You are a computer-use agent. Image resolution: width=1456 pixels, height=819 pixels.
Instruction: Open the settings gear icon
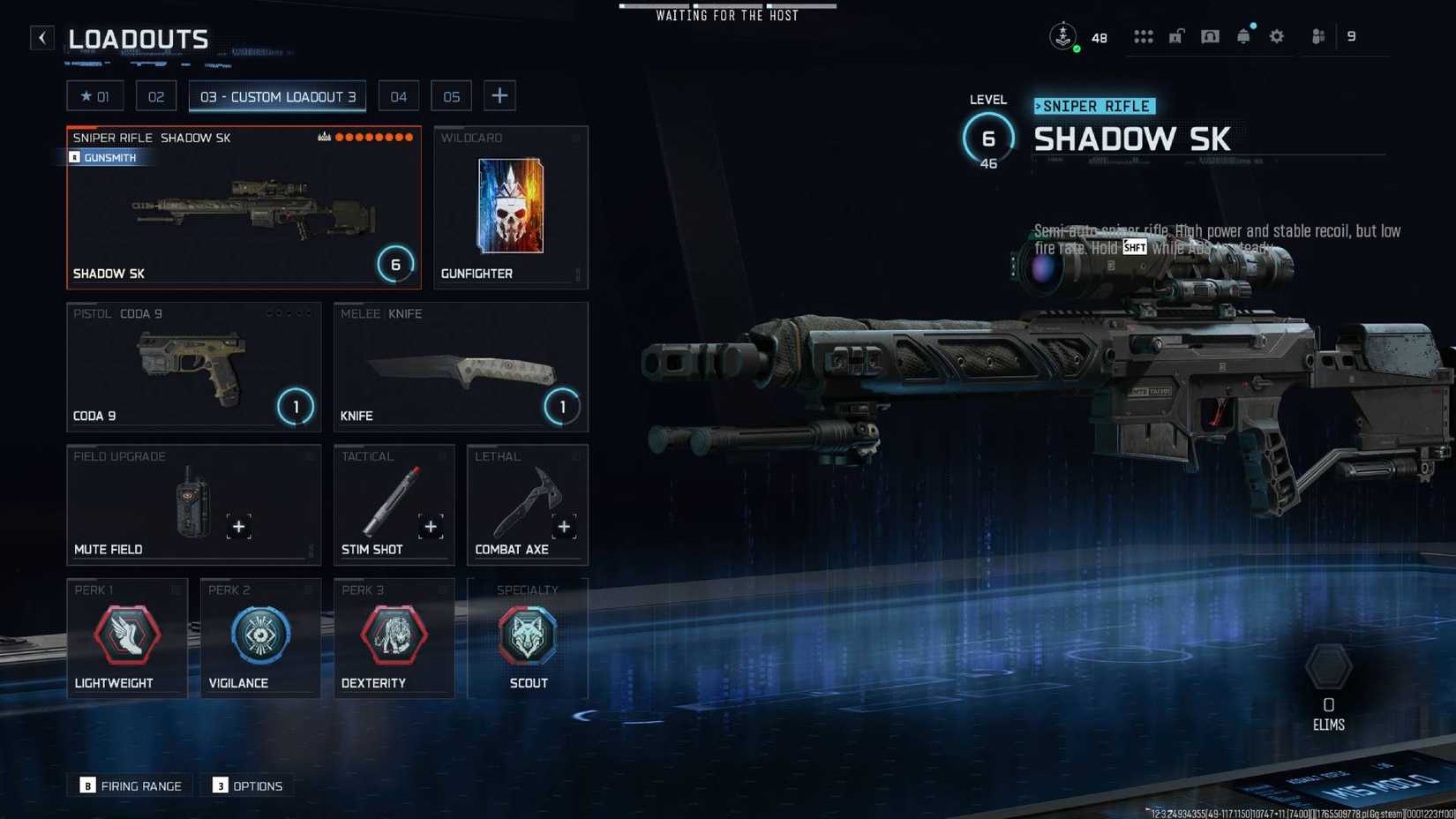[x=1277, y=36]
